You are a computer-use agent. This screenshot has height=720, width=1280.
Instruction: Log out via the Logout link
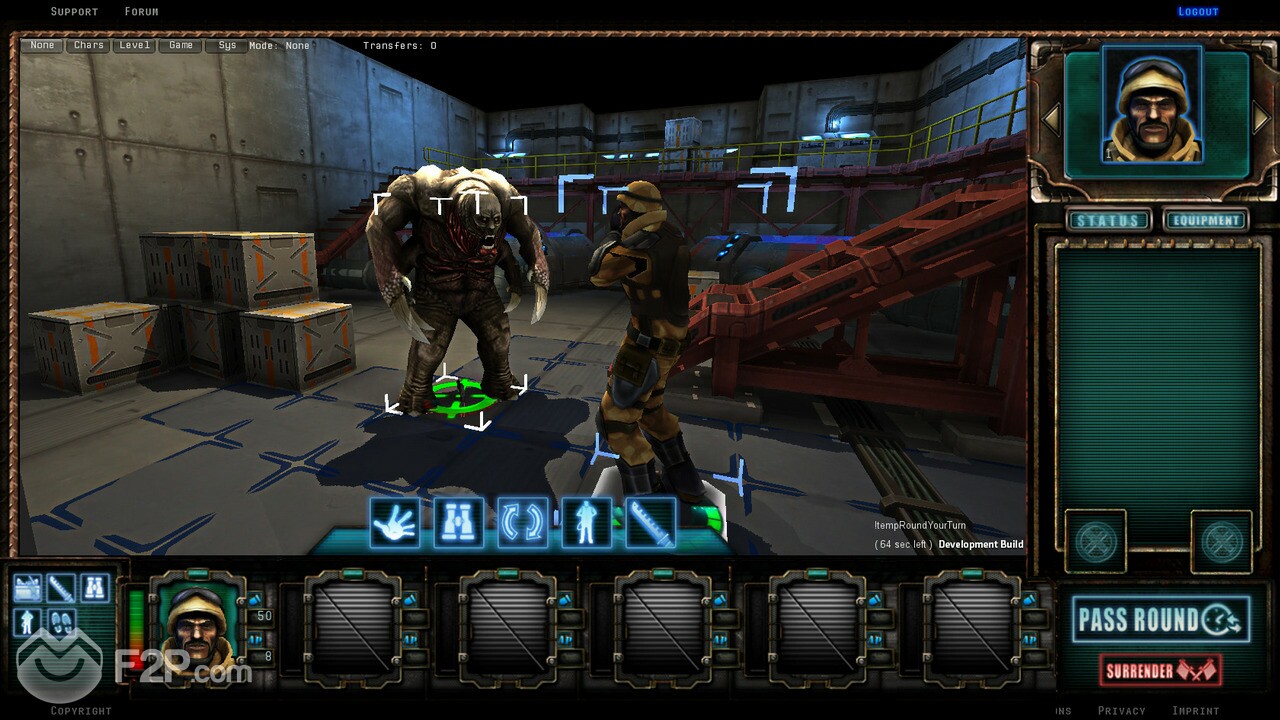click(x=1198, y=12)
